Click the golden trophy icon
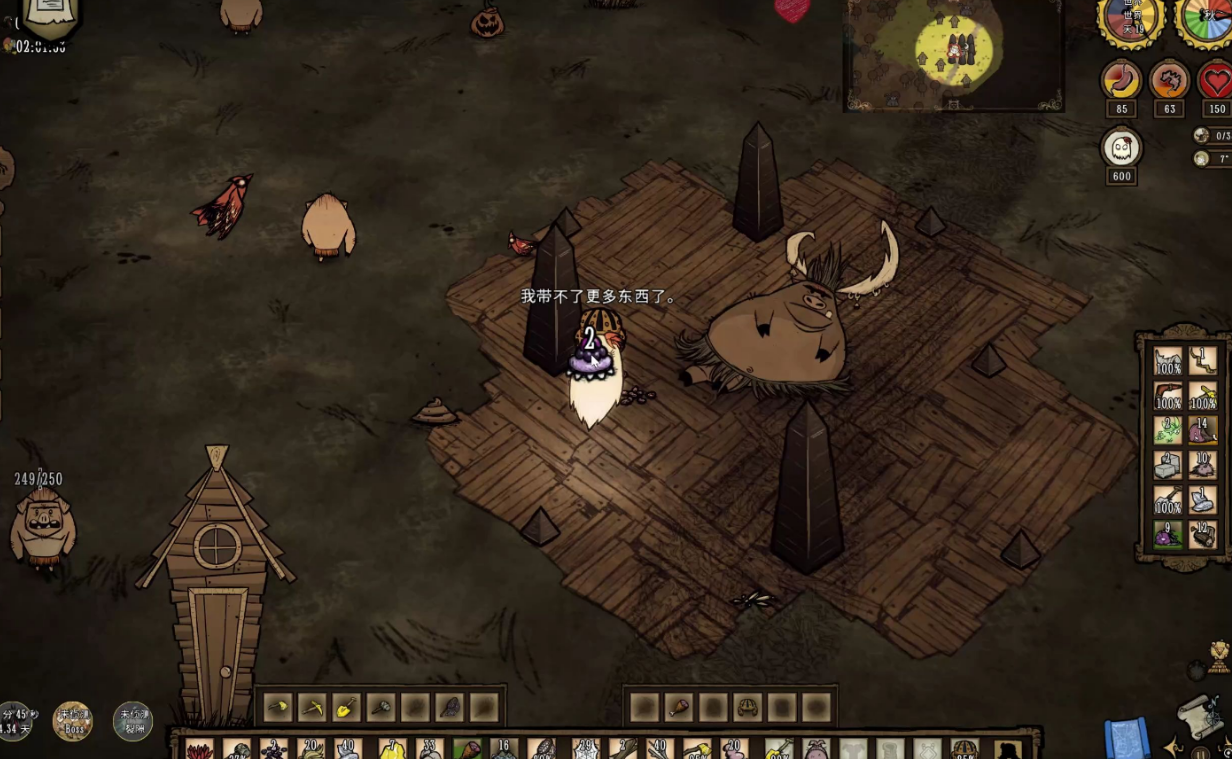 tap(1219, 656)
